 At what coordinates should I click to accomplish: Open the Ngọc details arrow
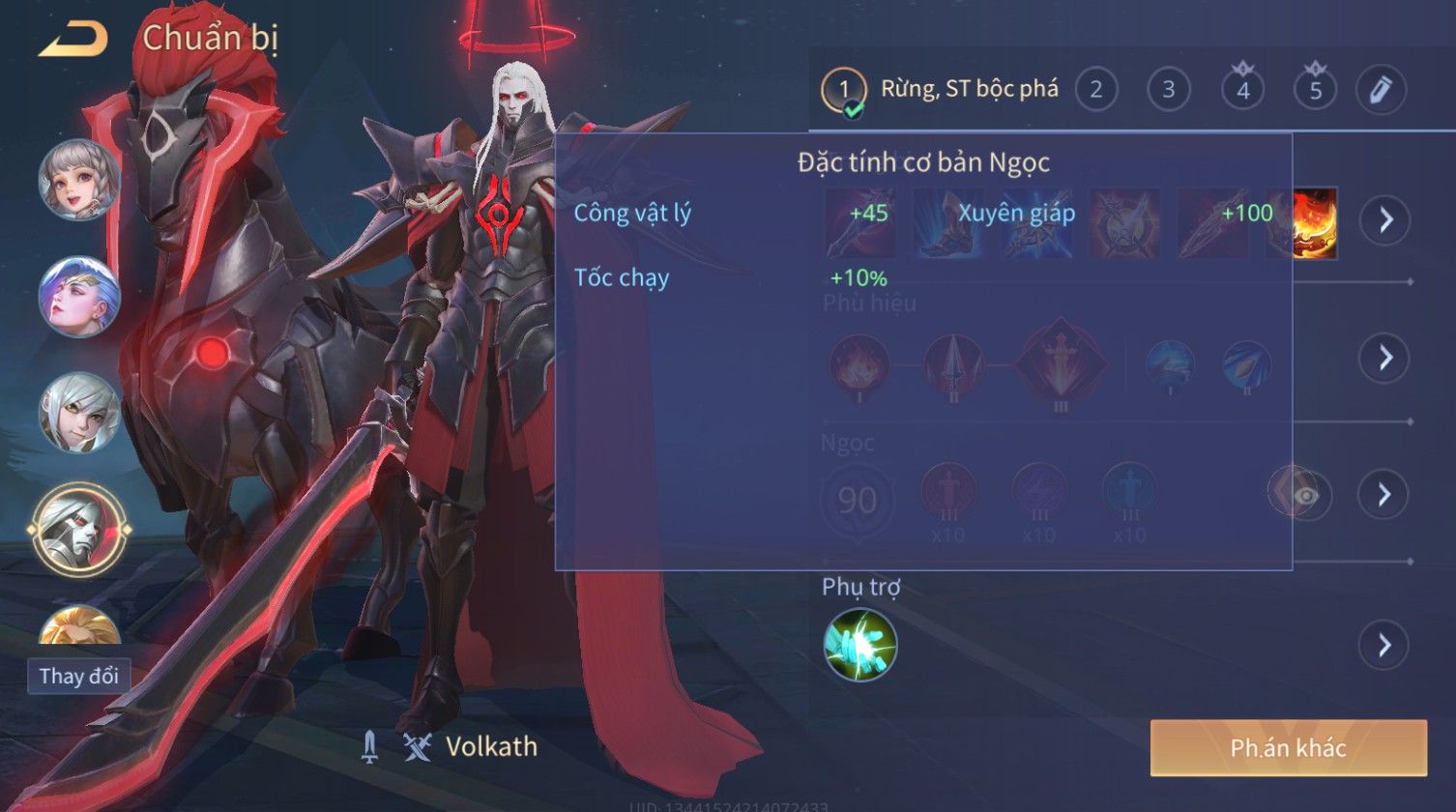1383,495
